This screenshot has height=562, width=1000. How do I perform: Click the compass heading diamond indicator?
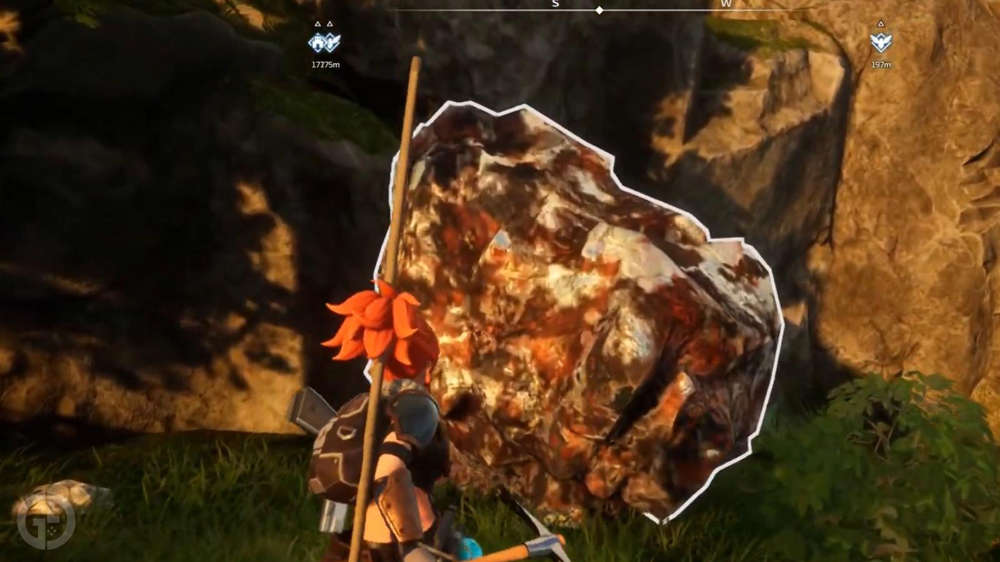[599, 10]
